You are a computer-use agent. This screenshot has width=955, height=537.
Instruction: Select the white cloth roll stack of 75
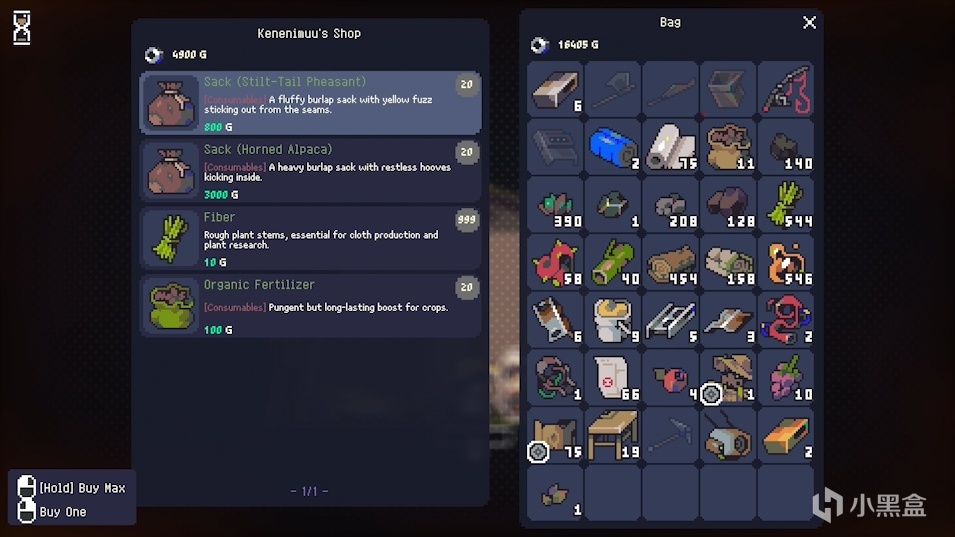click(671, 148)
